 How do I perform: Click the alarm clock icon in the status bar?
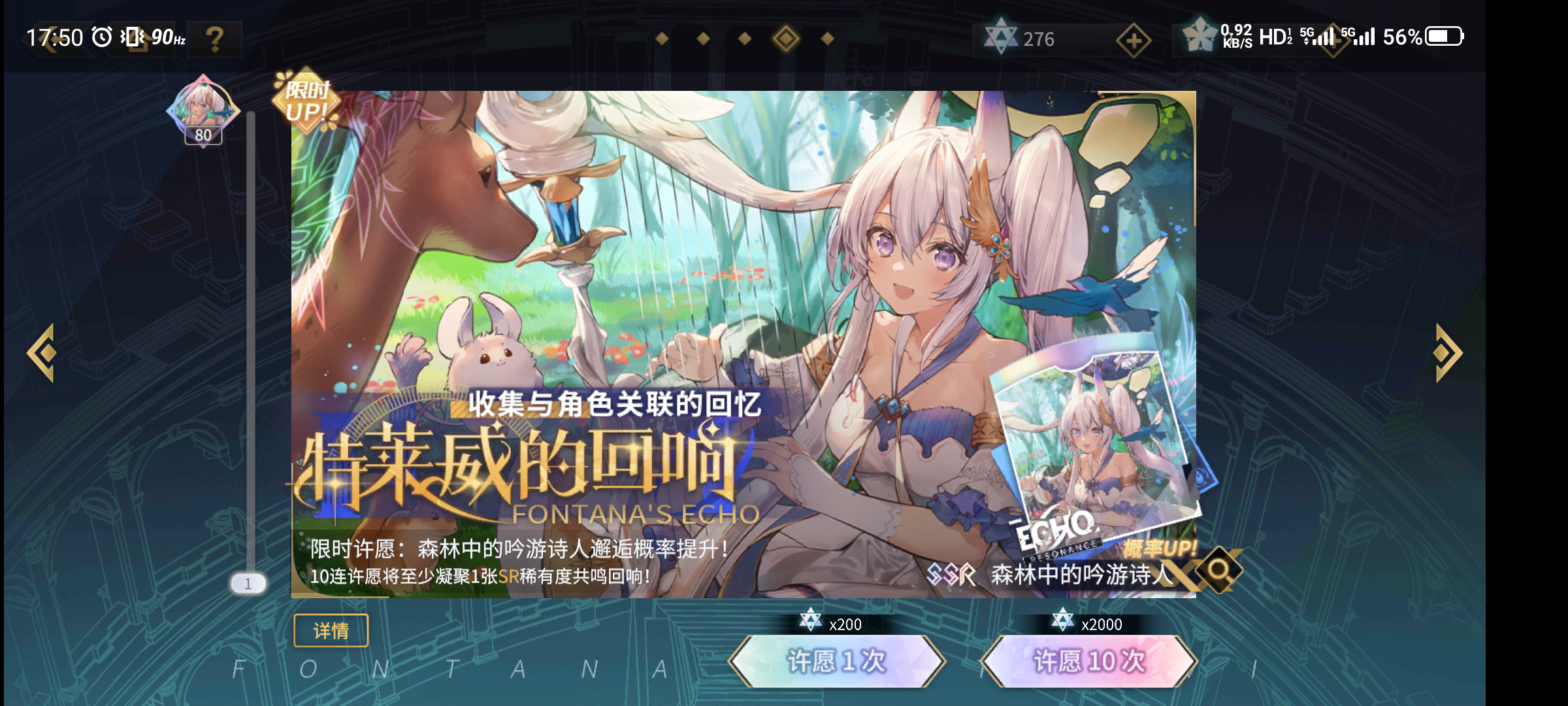(x=101, y=36)
